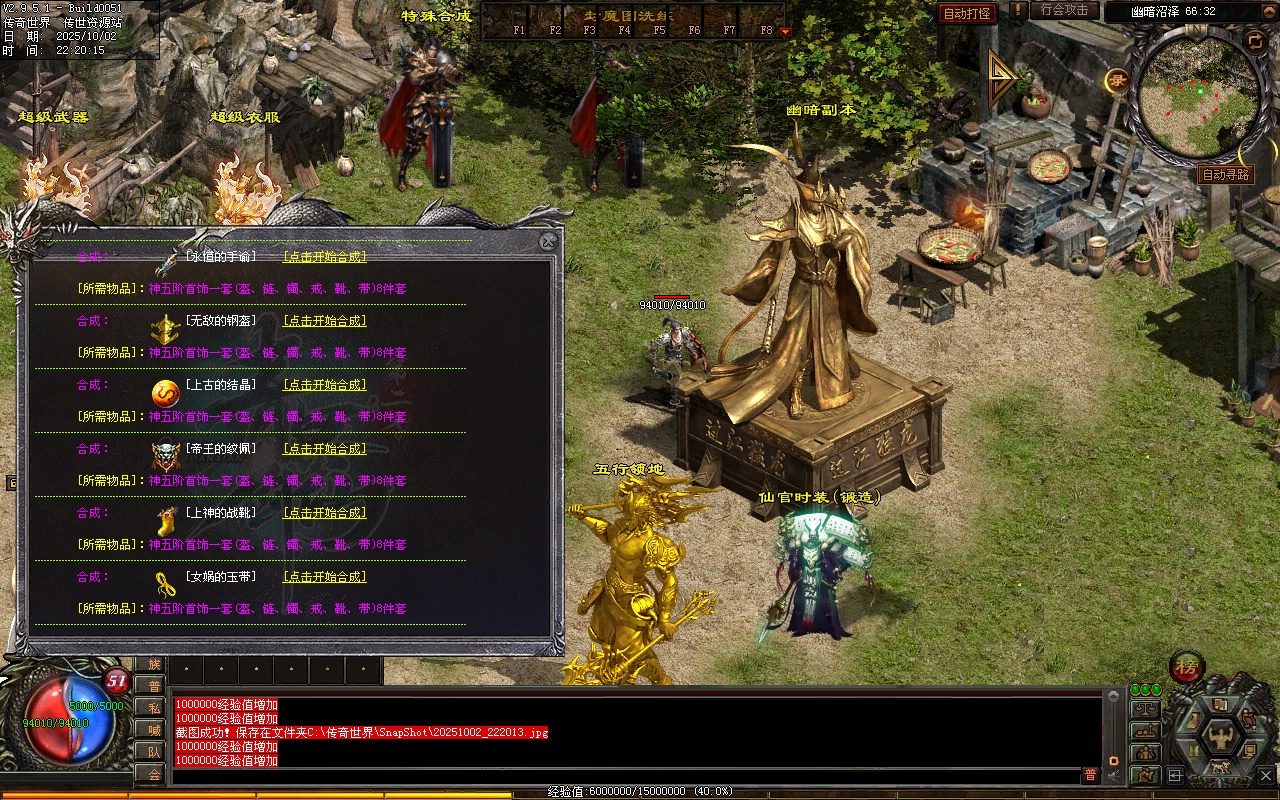The image size is (1280, 800).
Task: Start synthesis for 帝王的纹佩
Action: coord(324,449)
